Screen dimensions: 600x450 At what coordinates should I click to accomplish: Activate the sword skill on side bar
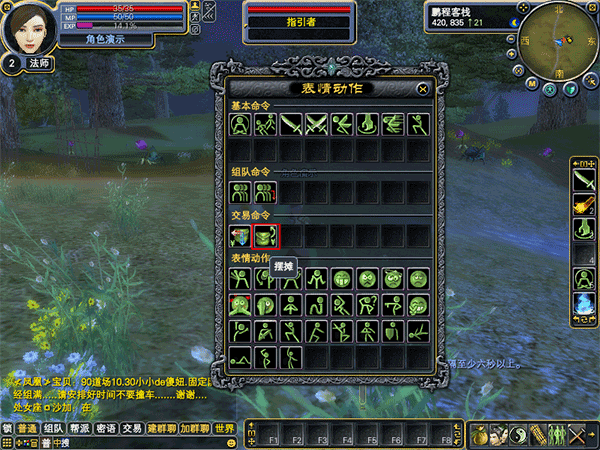tap(583, 178)
